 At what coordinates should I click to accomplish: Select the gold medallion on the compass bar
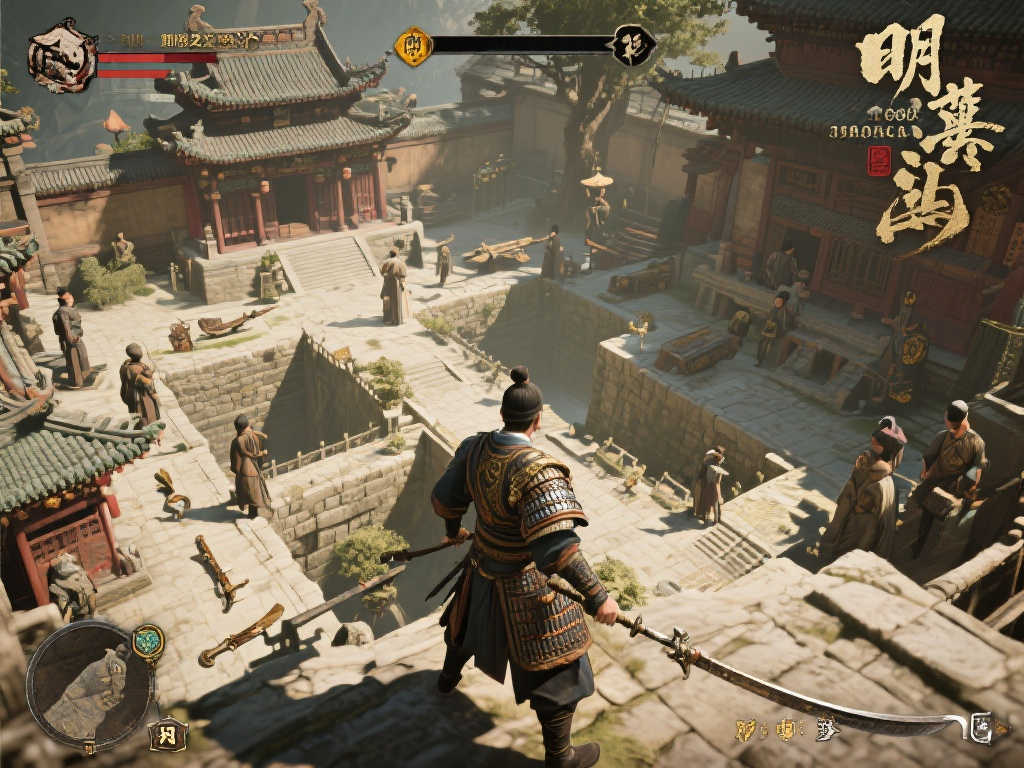pos(412,46)
